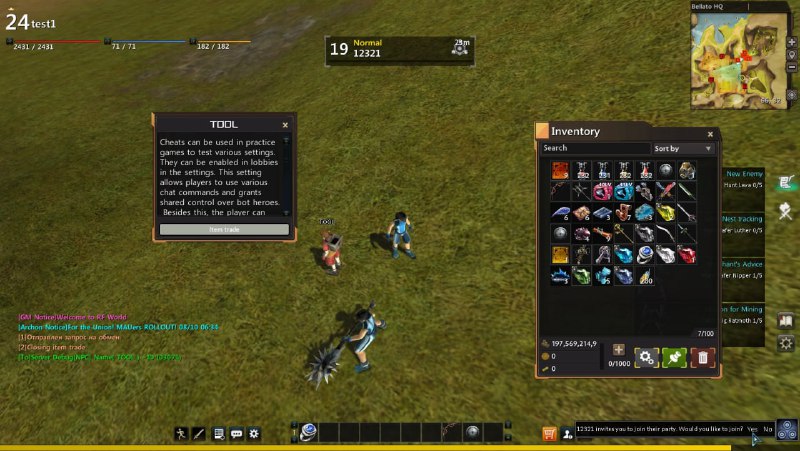Accept the party invite with Yes
800x451 pixels.
pyautogui.click(x=752, y=429)
